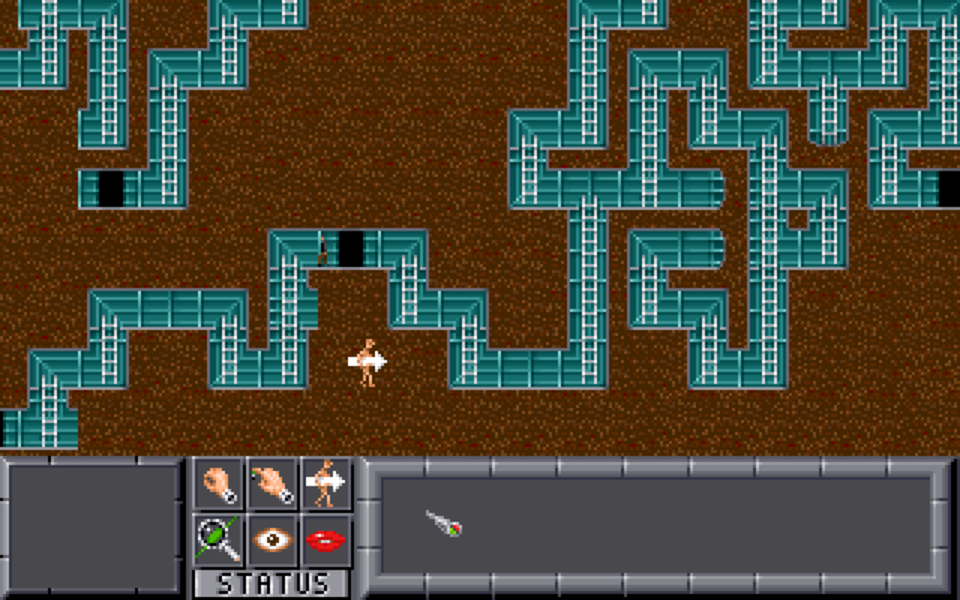This screenshot has width=960, height=600.
Task: Activate the red lips talk icon
Action: coord(327,540)
